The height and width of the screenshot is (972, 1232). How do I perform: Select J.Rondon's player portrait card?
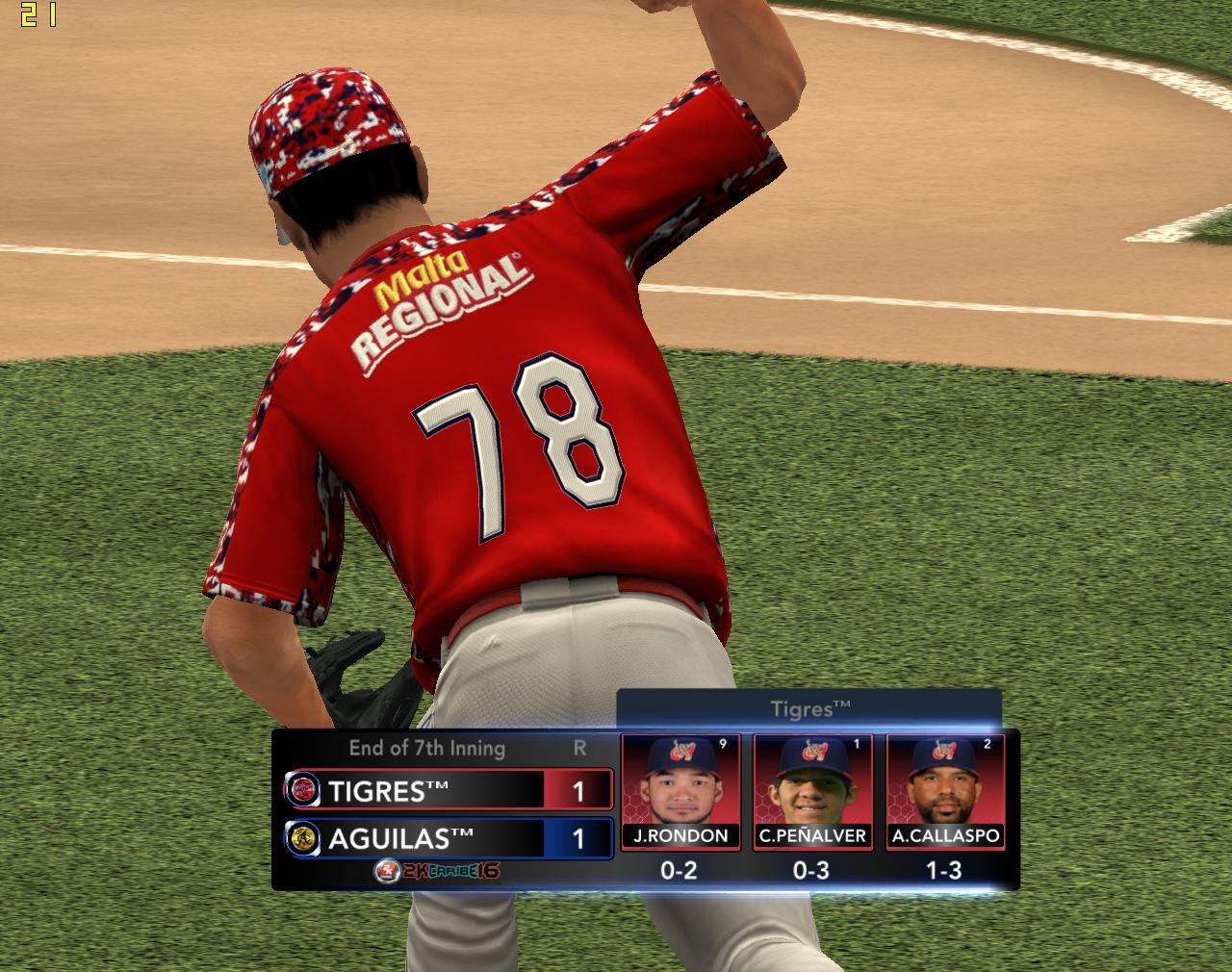(x=680, y=791)
